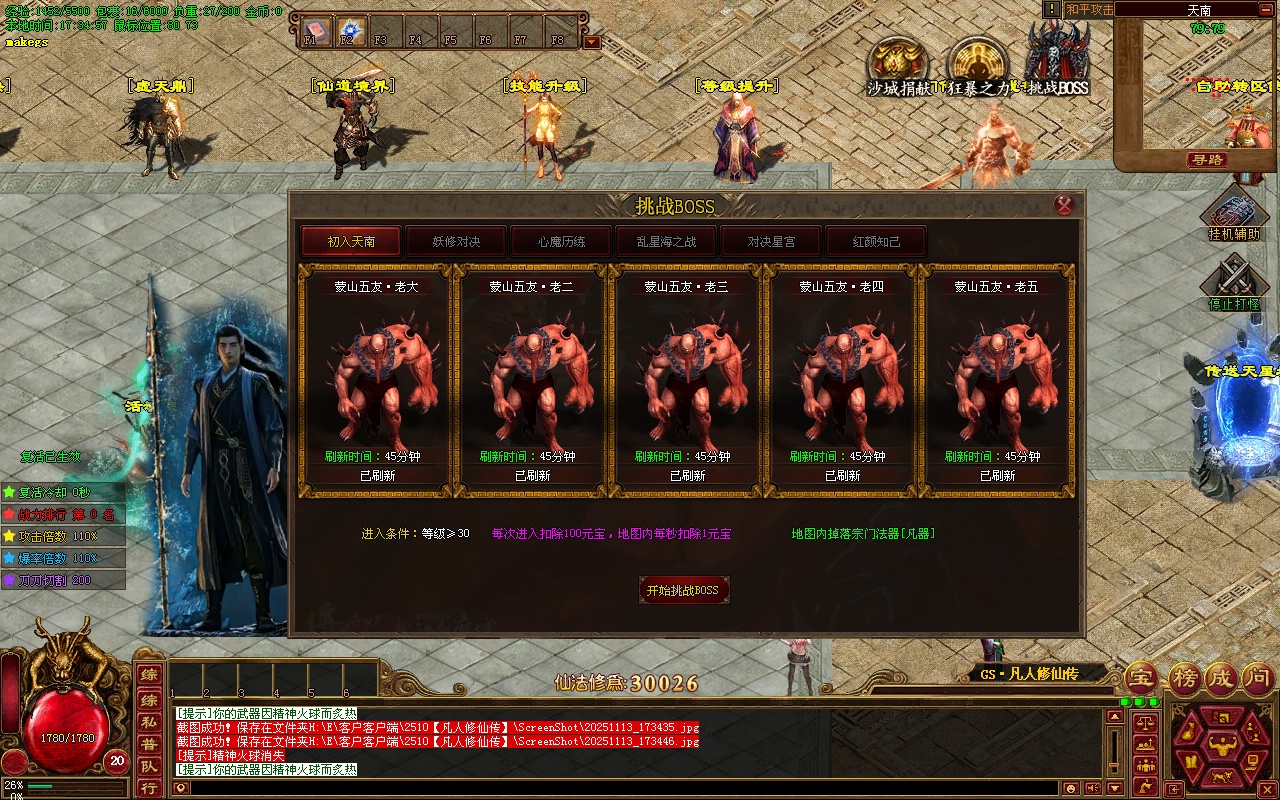This screenshot has height=800, width=1280.
Task: Open the 心魔历练 tab
Action: (x=561, y=241)
